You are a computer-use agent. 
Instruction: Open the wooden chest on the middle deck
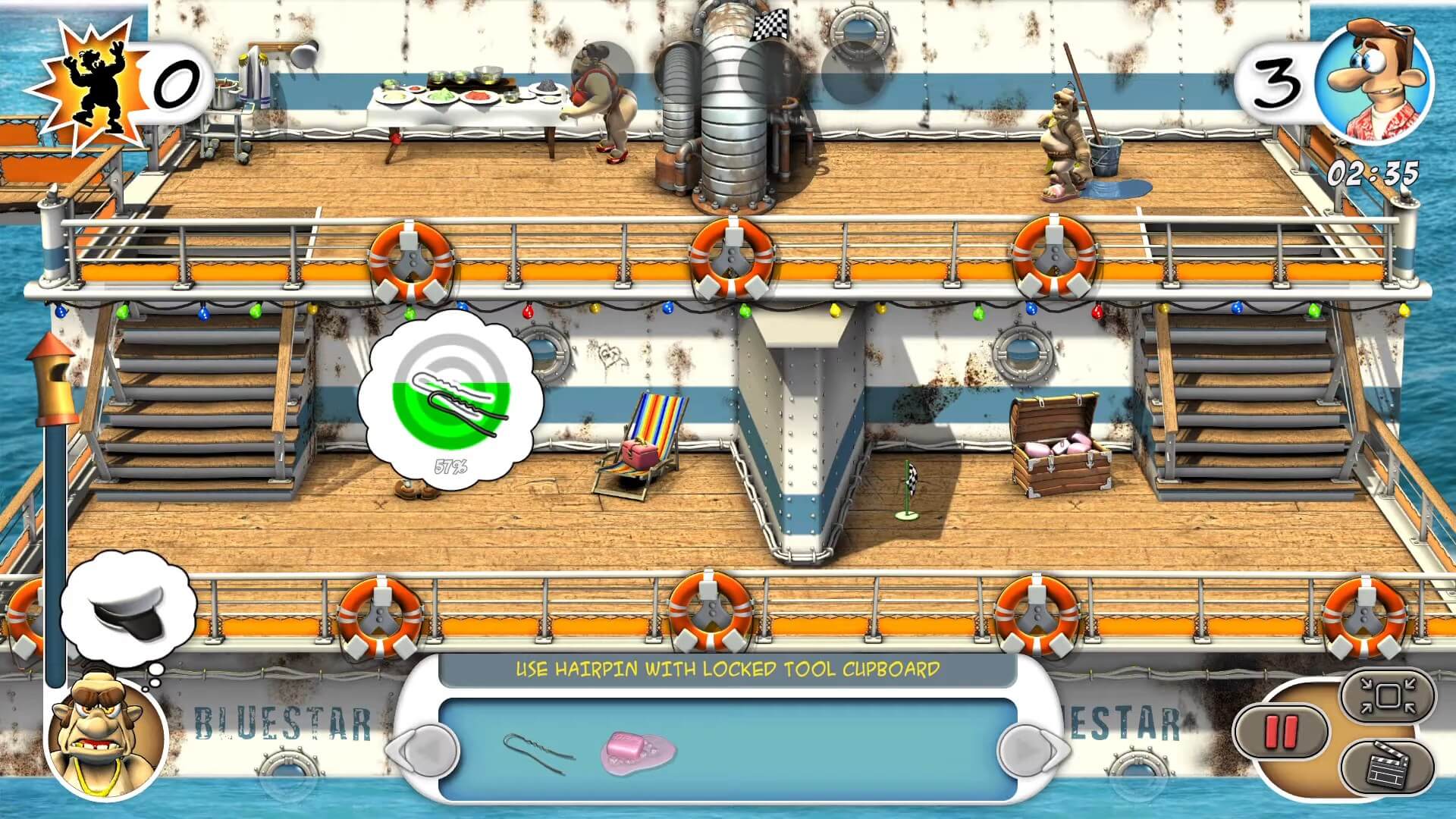1062,447
